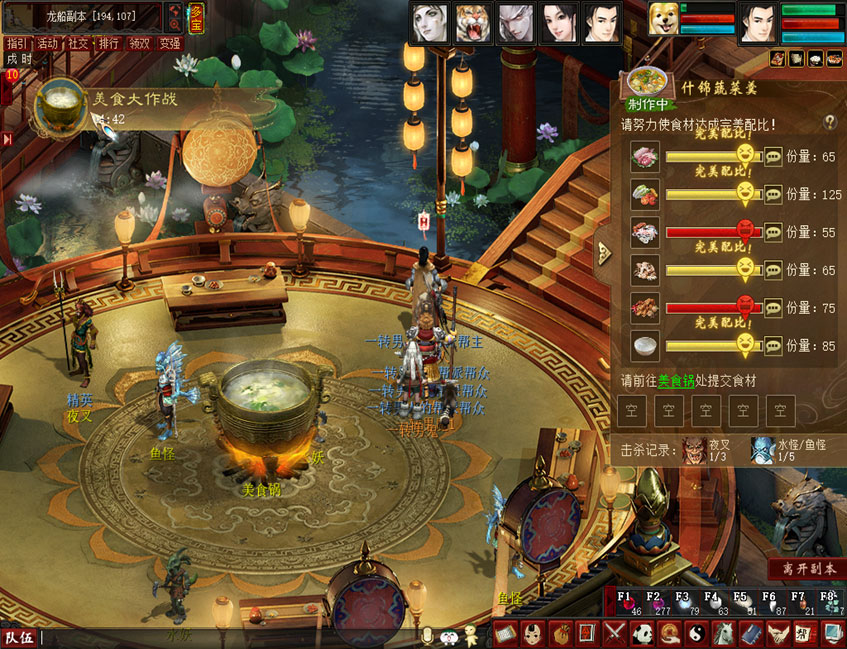Click the 多宝 treasure shop button
847x649 pixels.
coord(197,17)
